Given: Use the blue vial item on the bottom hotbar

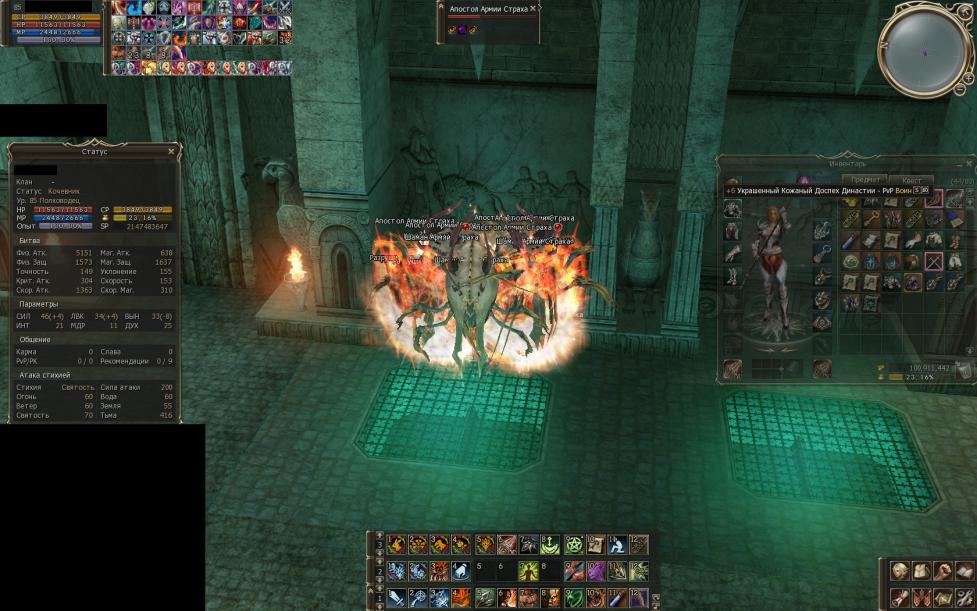Looking at the screenshot, I should point(614,597).
